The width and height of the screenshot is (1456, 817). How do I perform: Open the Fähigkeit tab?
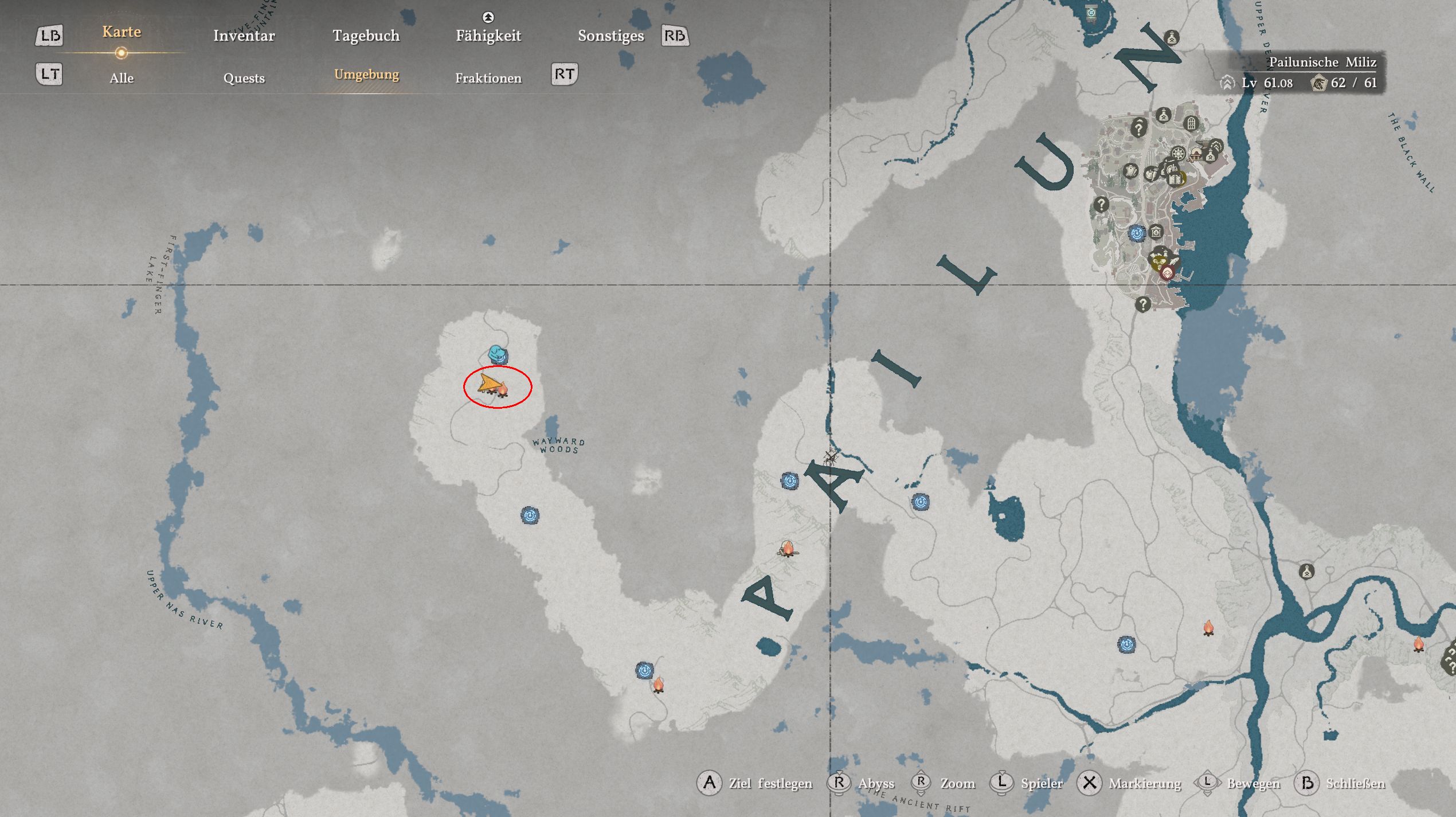tap(488, 36)
